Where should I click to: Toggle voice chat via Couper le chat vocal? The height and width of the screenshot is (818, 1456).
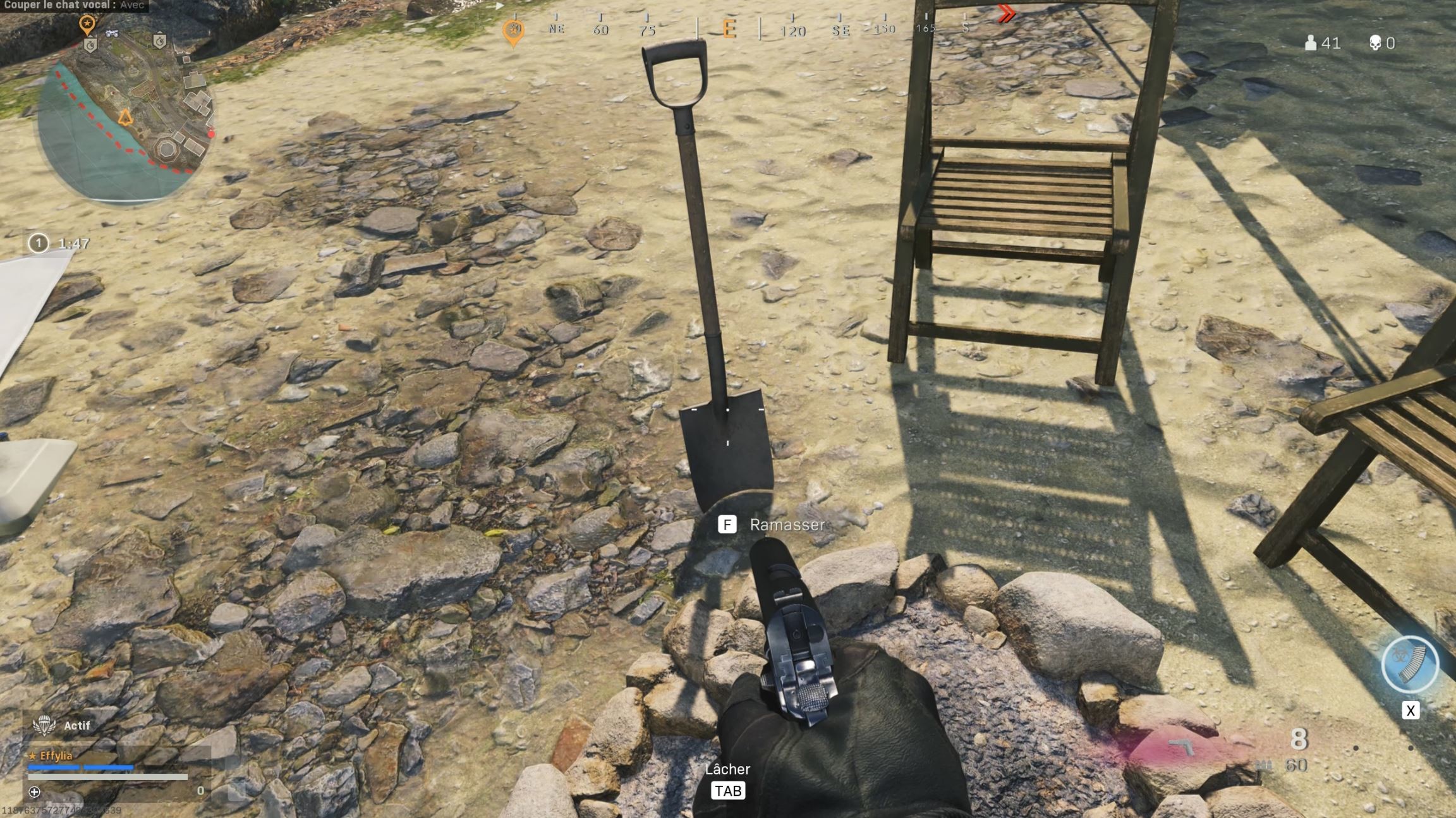[73, 5]
